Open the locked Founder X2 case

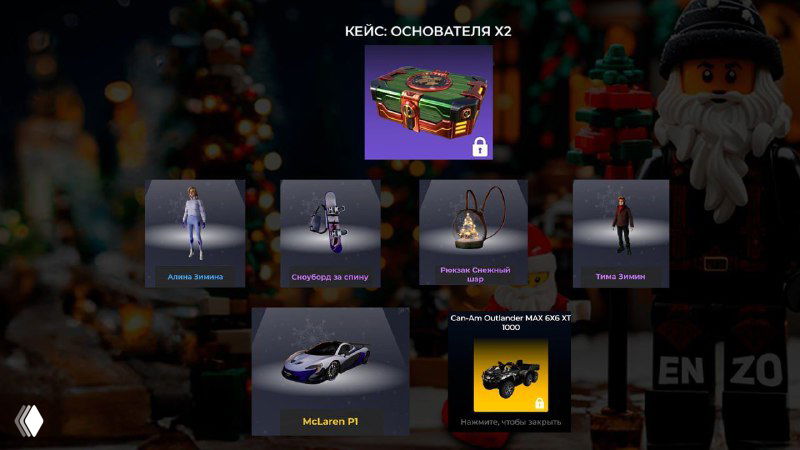click(428, 102)
